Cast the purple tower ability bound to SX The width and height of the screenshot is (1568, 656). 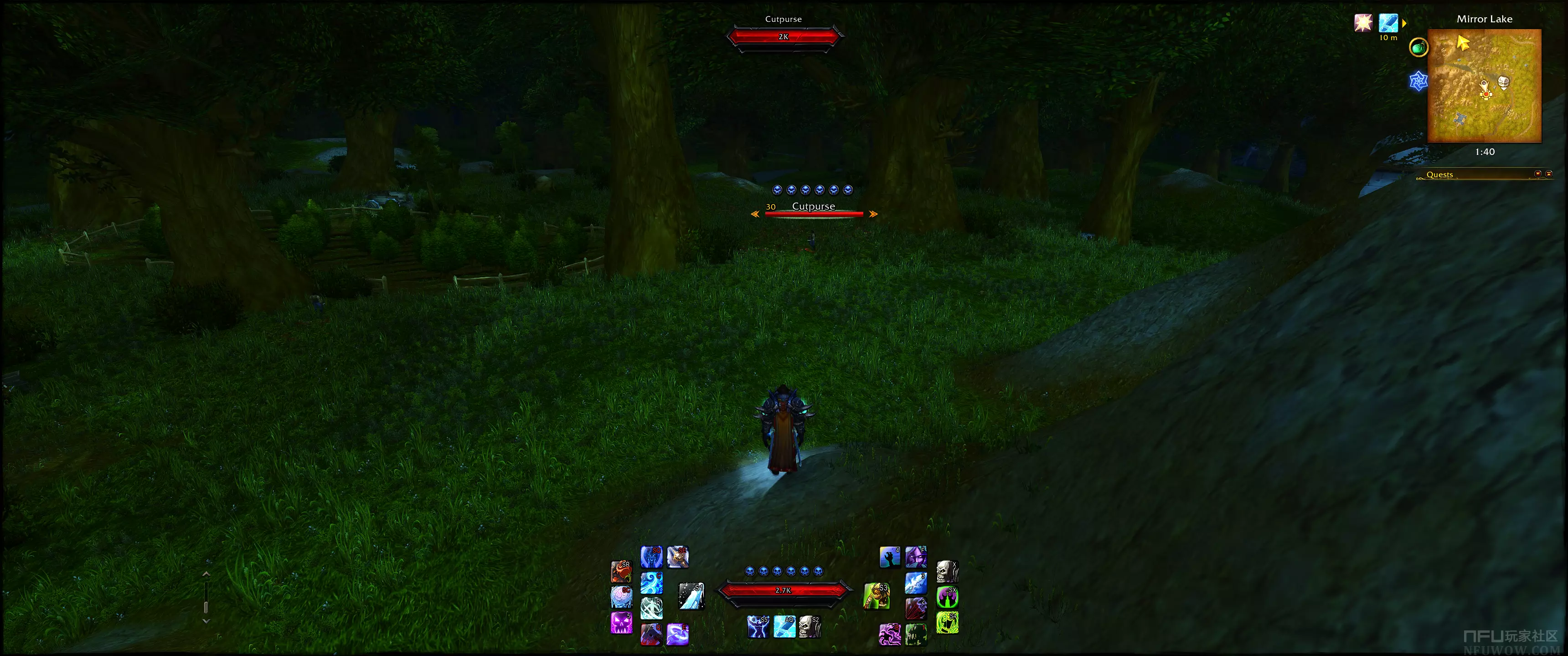(x=947, y=597)
